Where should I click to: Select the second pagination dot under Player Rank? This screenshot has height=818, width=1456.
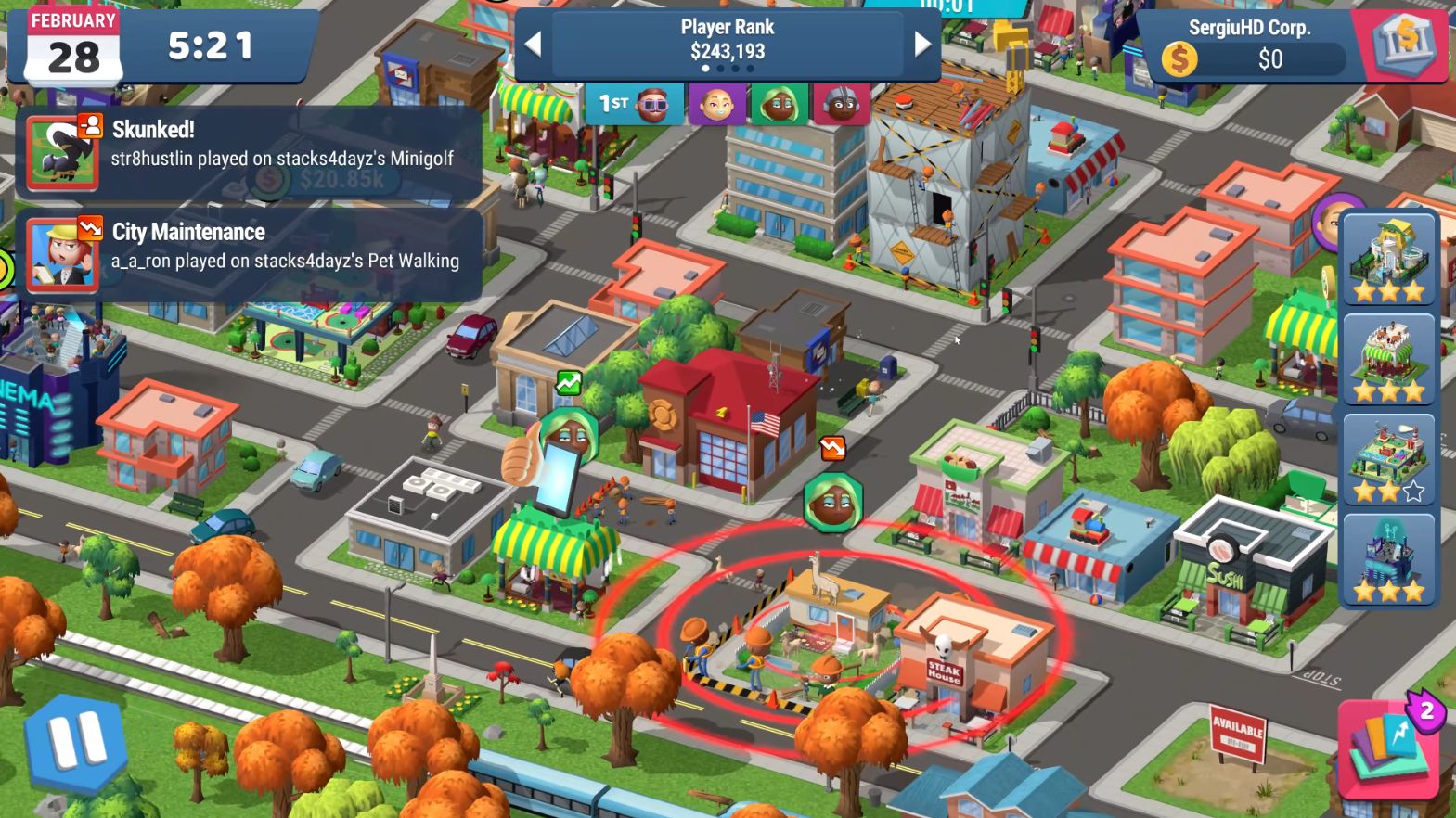pos(720,69)
